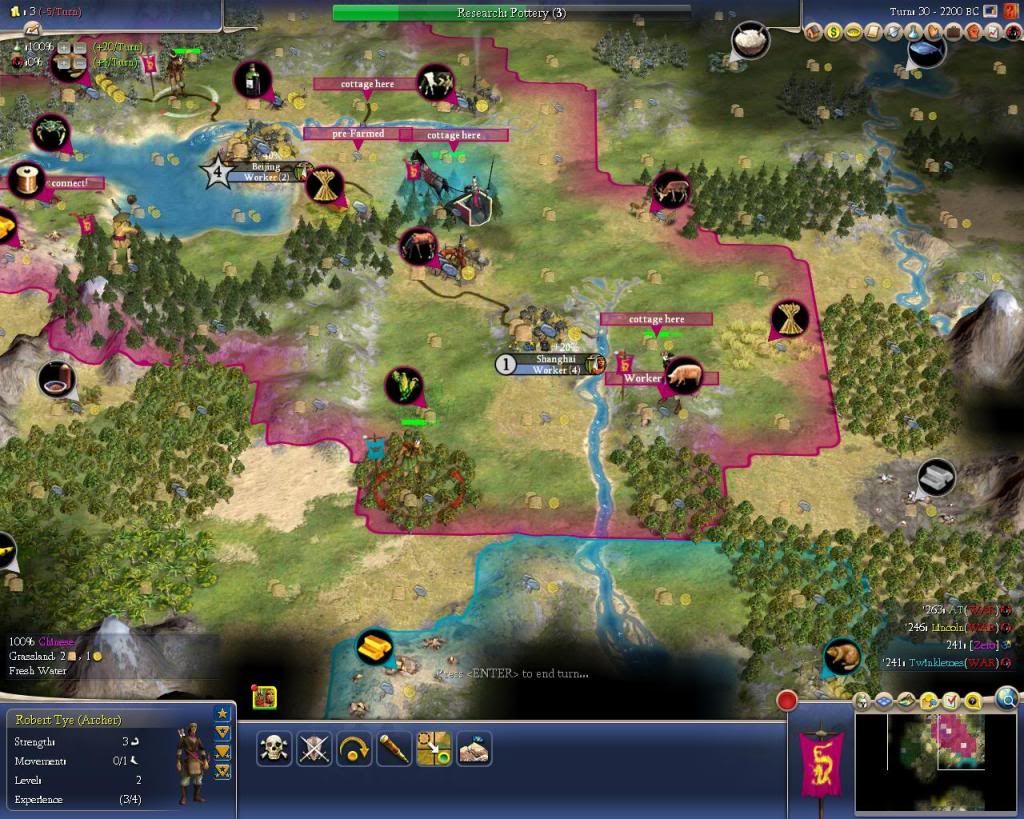Click the red end turn button

(x=788, y=700)
